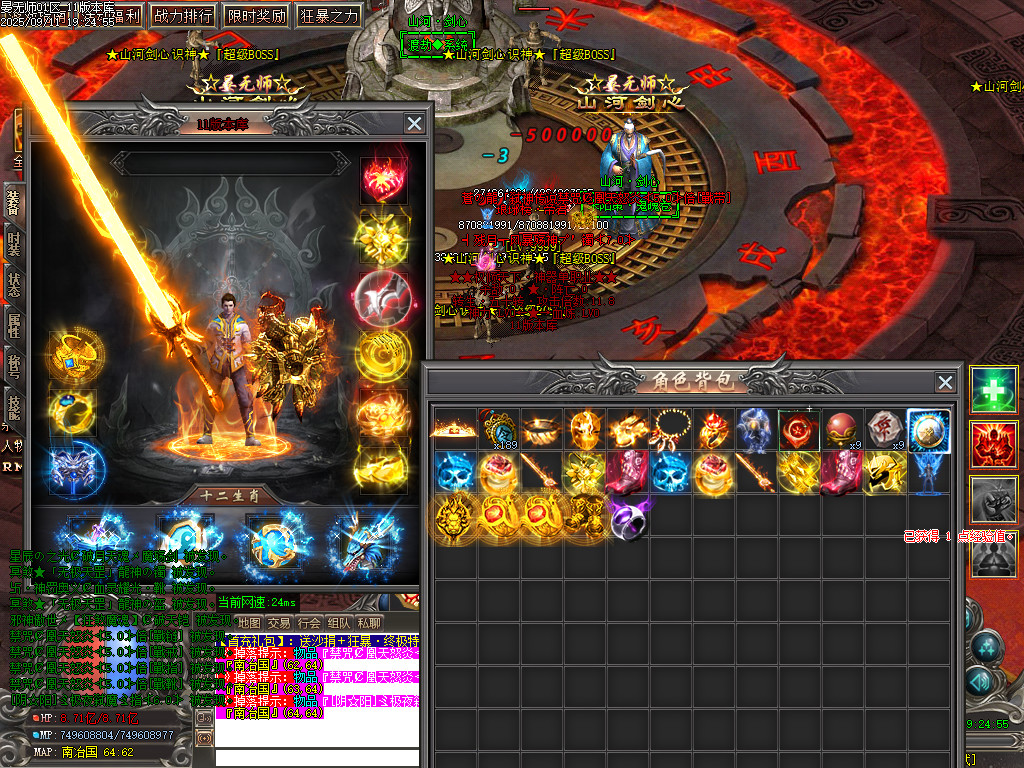Select the 私聊 private chat tab
Image resolution: width=1024 pixels, height=768 pixels.
(369, 622)
